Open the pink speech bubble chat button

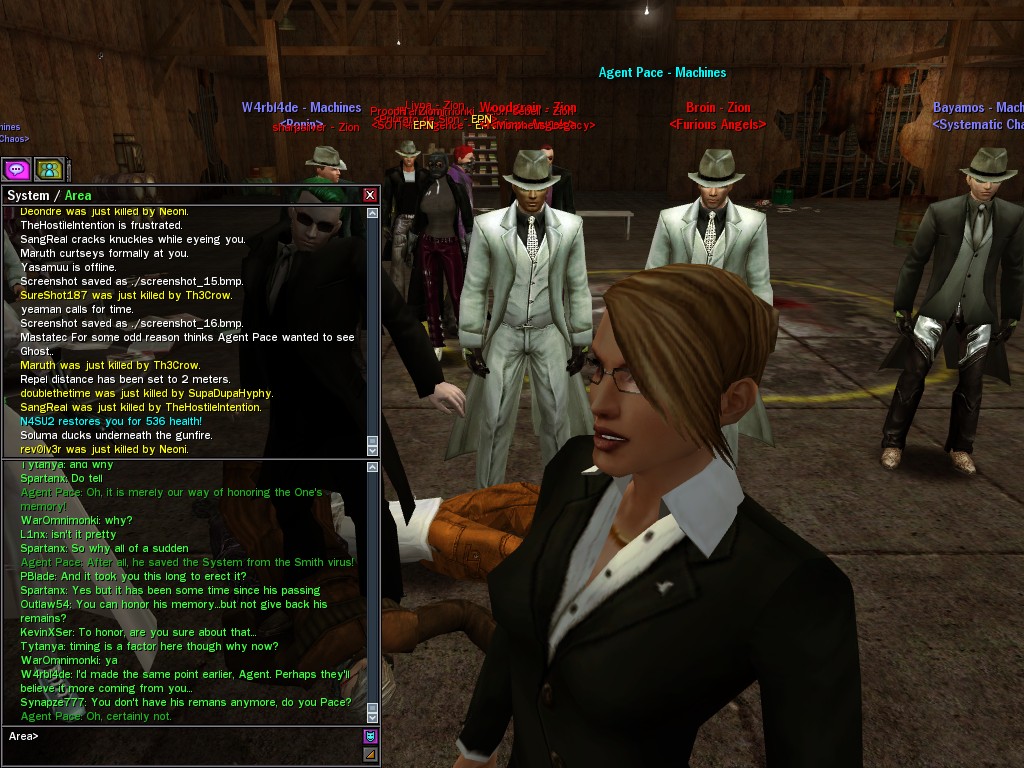16,169
